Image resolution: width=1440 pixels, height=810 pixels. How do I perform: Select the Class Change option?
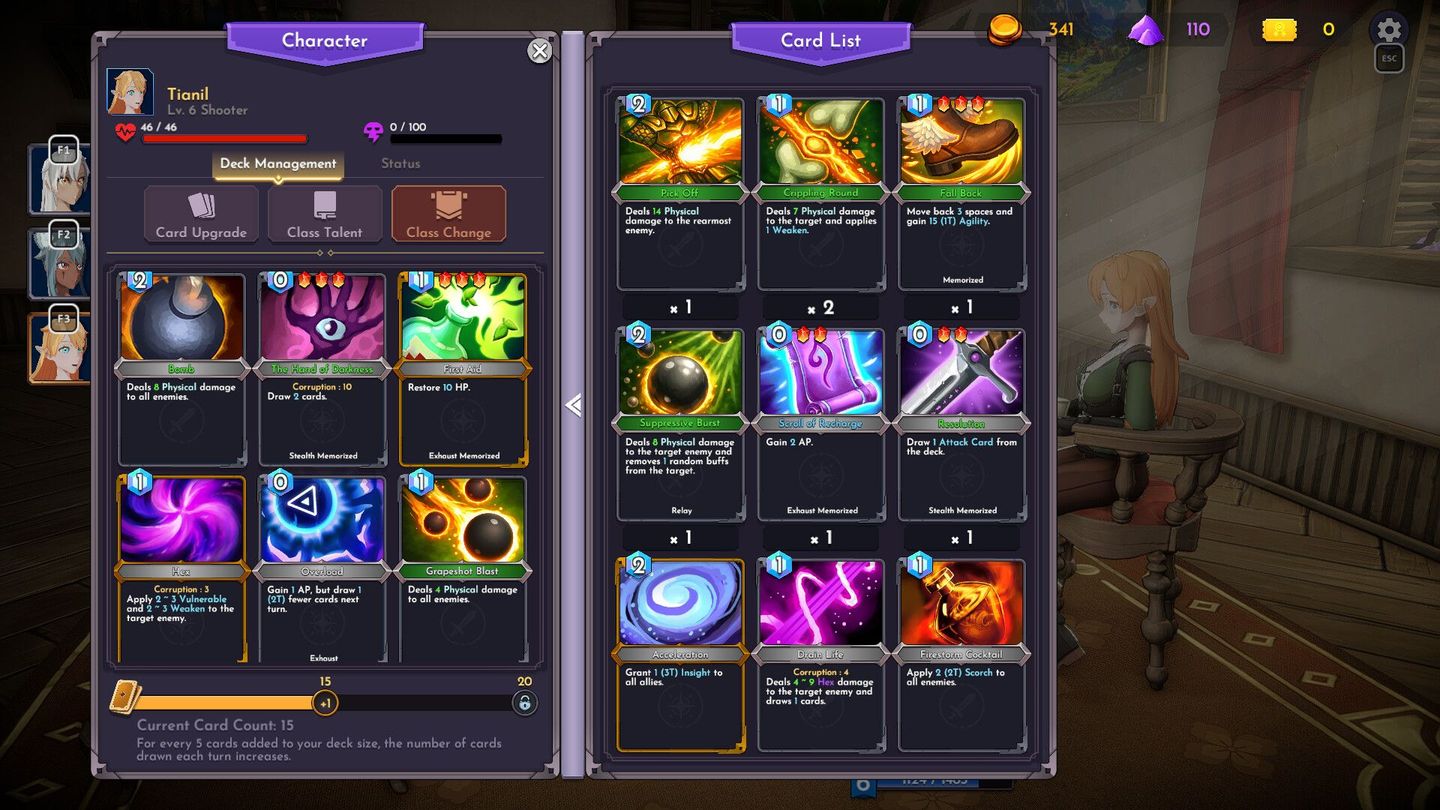click(447, 213)
